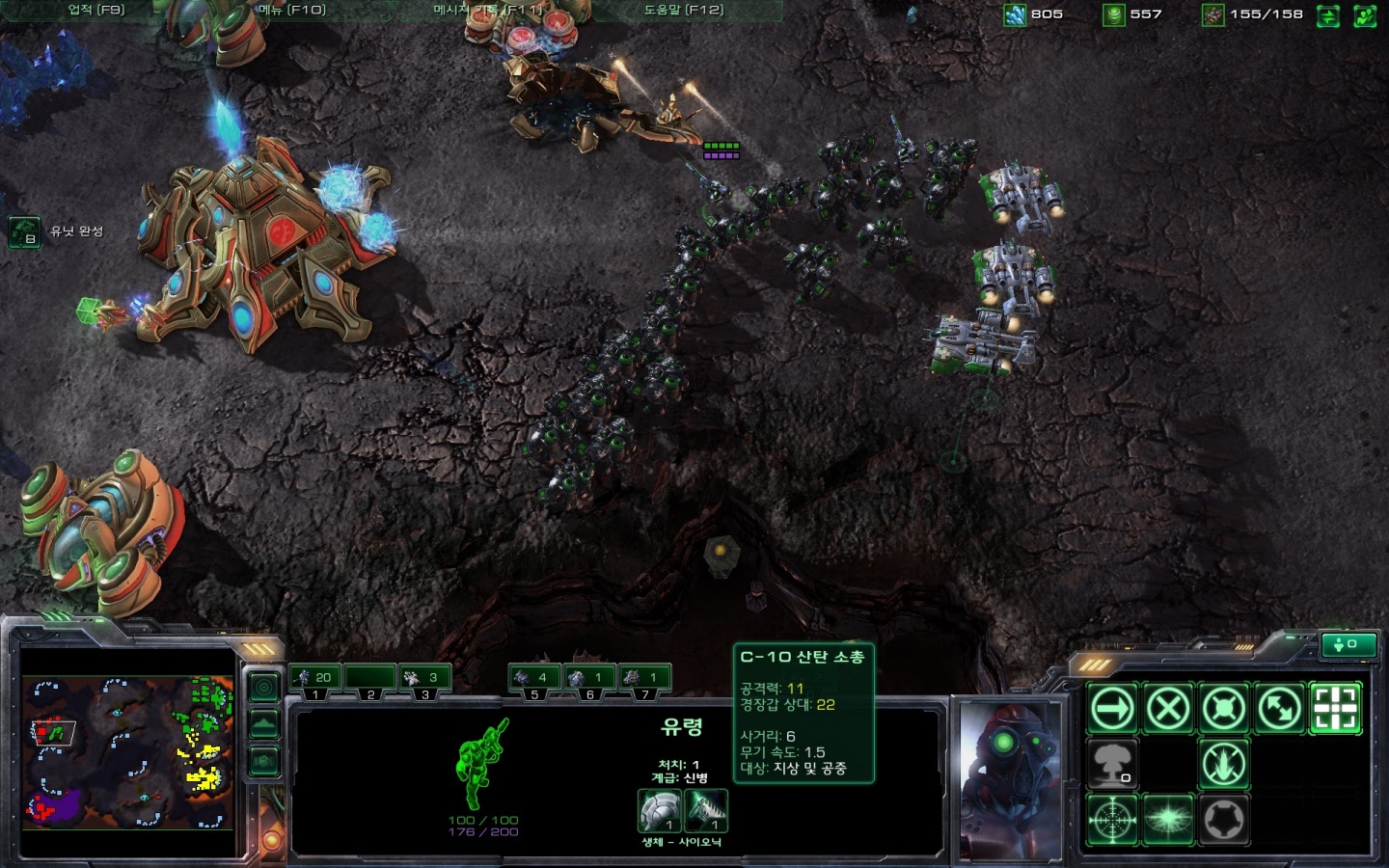This screenshot has height=868, width=1389.
Task: Select control group 3 with 3 units
Action: (x=424, y=678)
